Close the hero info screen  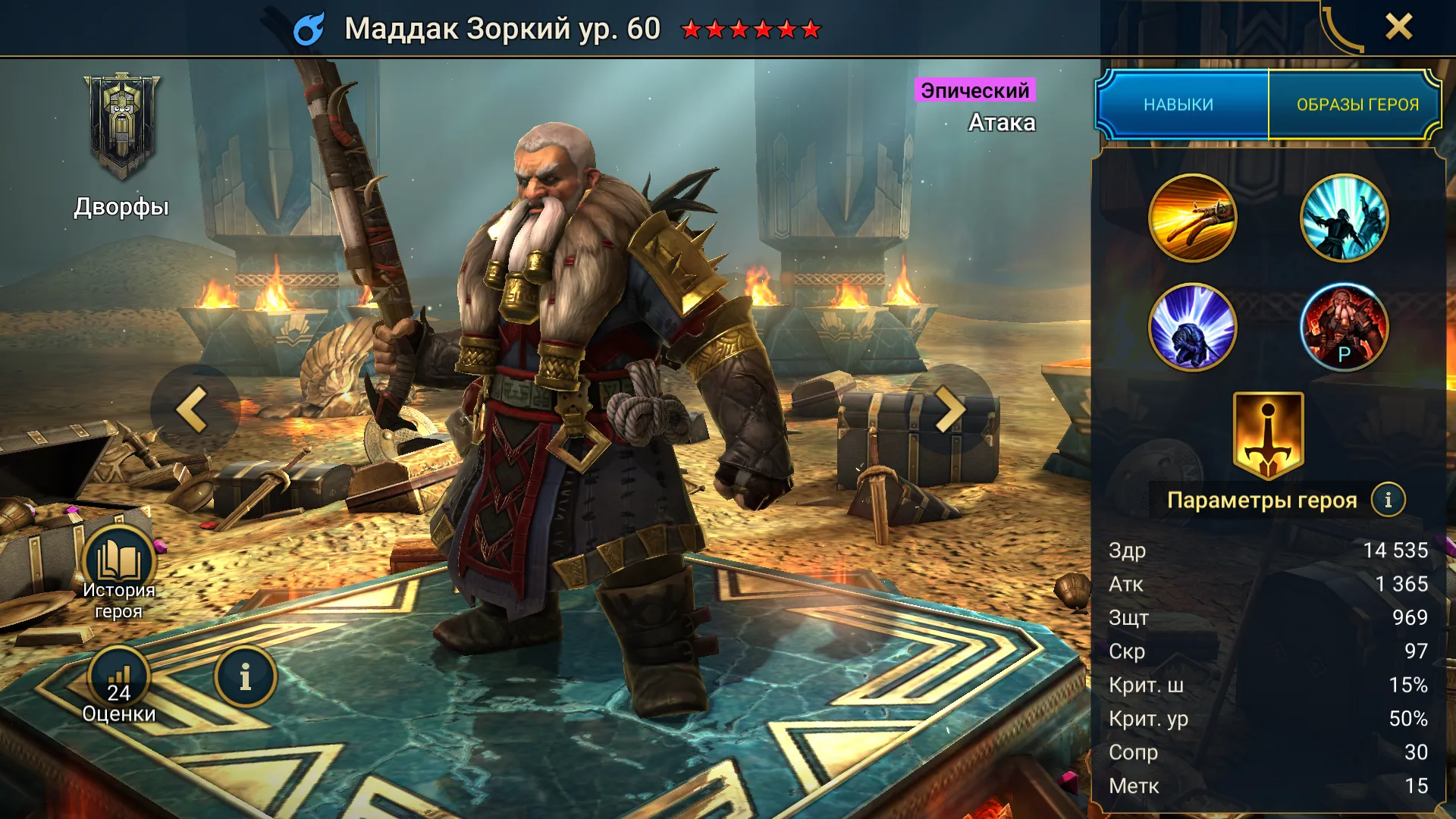click(1398, 27)
